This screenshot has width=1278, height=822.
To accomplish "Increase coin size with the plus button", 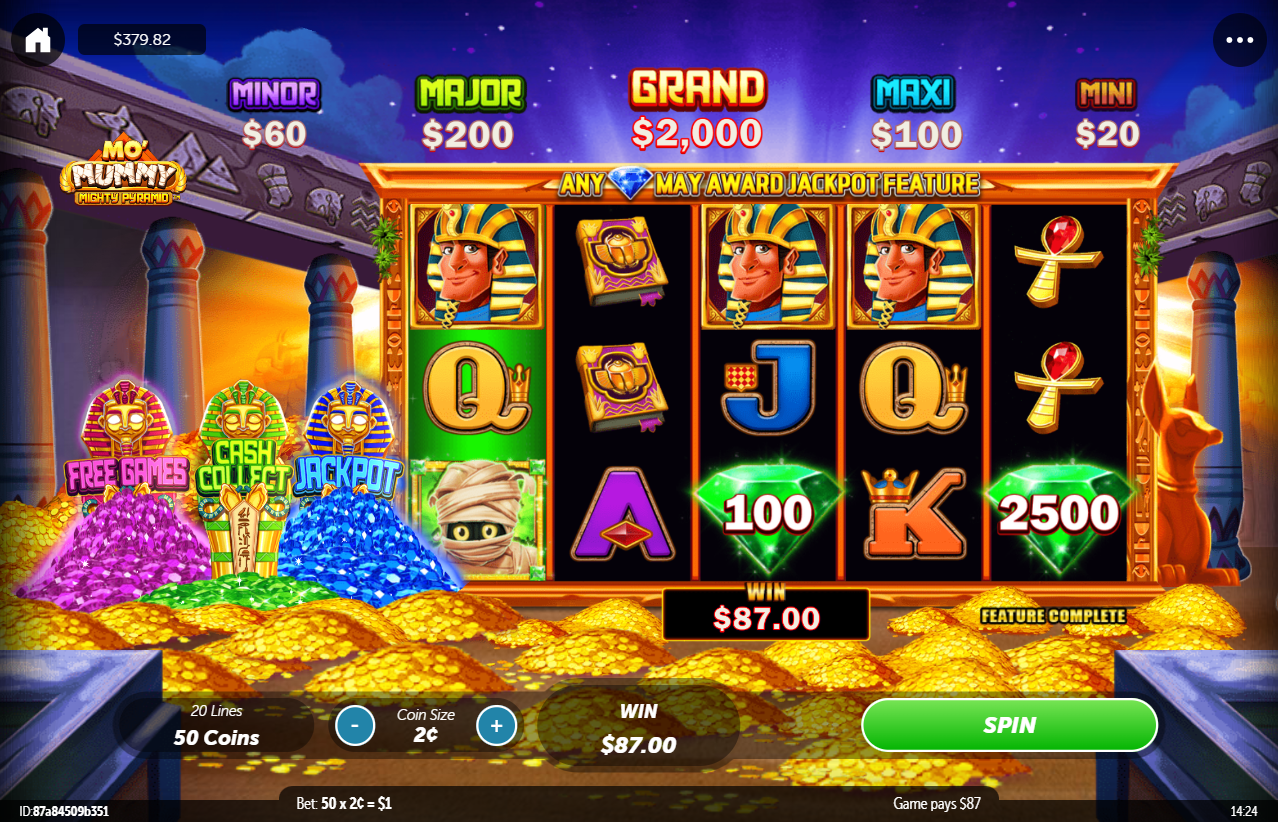I will (497, 725).
